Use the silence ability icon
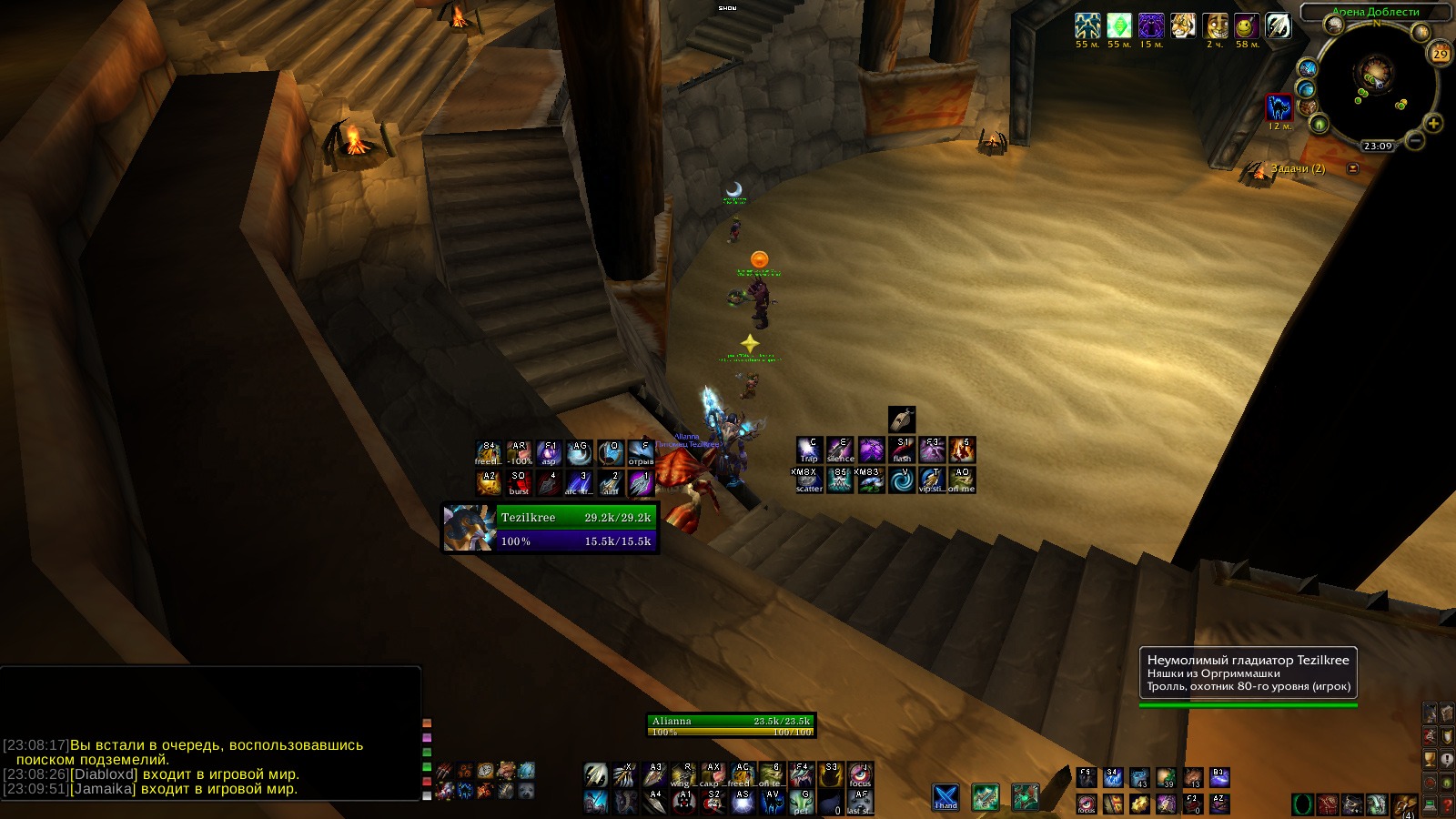 (x=840, y=450)
